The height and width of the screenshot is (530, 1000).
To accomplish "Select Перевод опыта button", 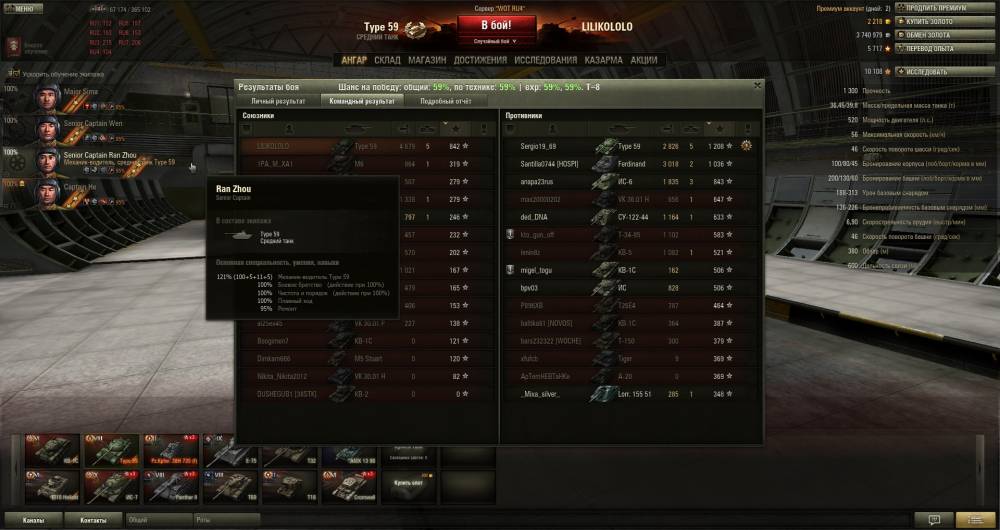I will 932,47.
